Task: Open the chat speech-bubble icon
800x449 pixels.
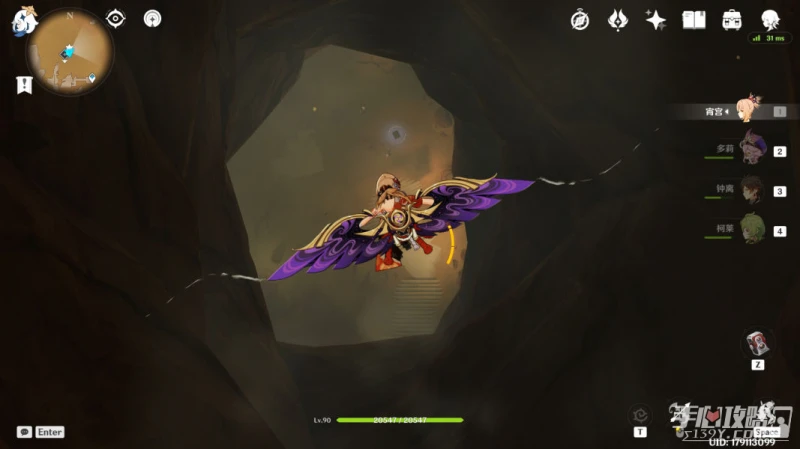Action: pyautogui.click(x=24, y=432)
